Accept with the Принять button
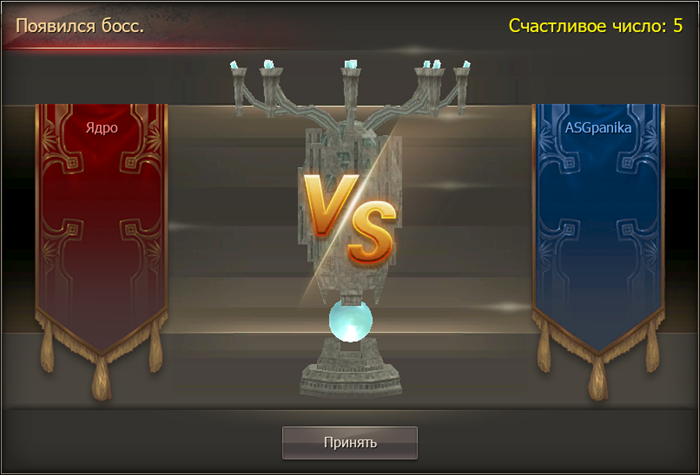 pos(349,441)
